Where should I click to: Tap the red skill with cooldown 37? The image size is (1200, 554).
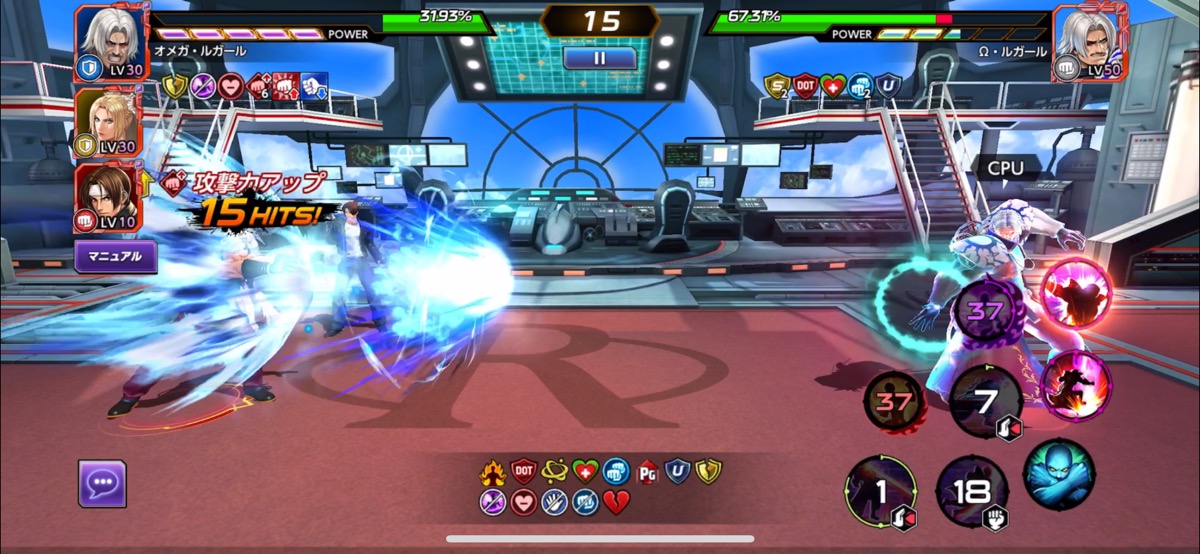click(x=895, y=401)
